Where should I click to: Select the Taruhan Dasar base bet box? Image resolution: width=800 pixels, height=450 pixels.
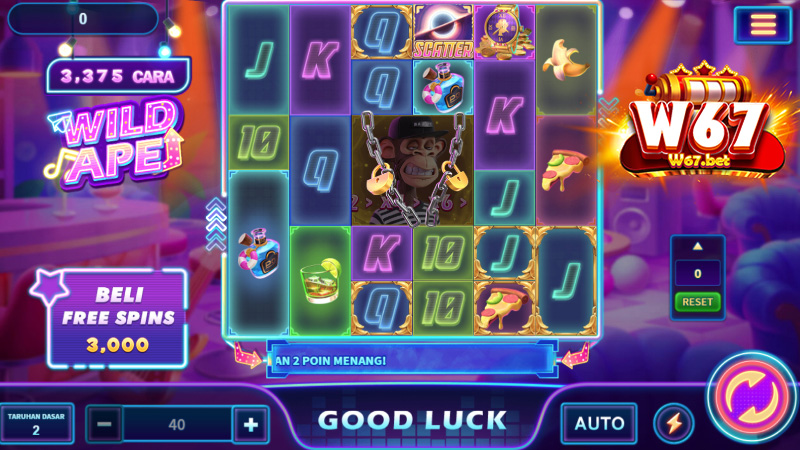(x=37, y=423)
